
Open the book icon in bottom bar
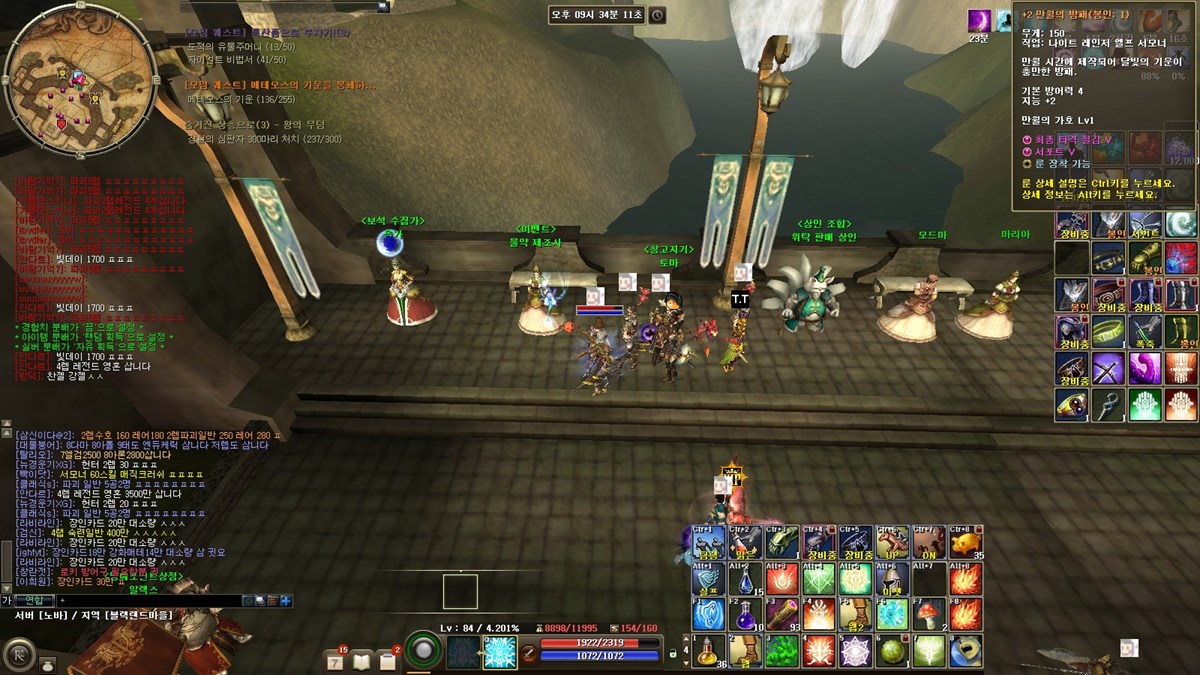pos(361,660)
